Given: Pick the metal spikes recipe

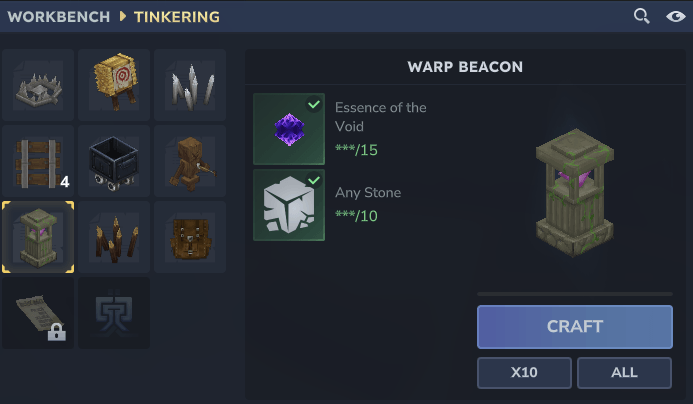Looking at the screenshot, I should [x=190, y=85].
